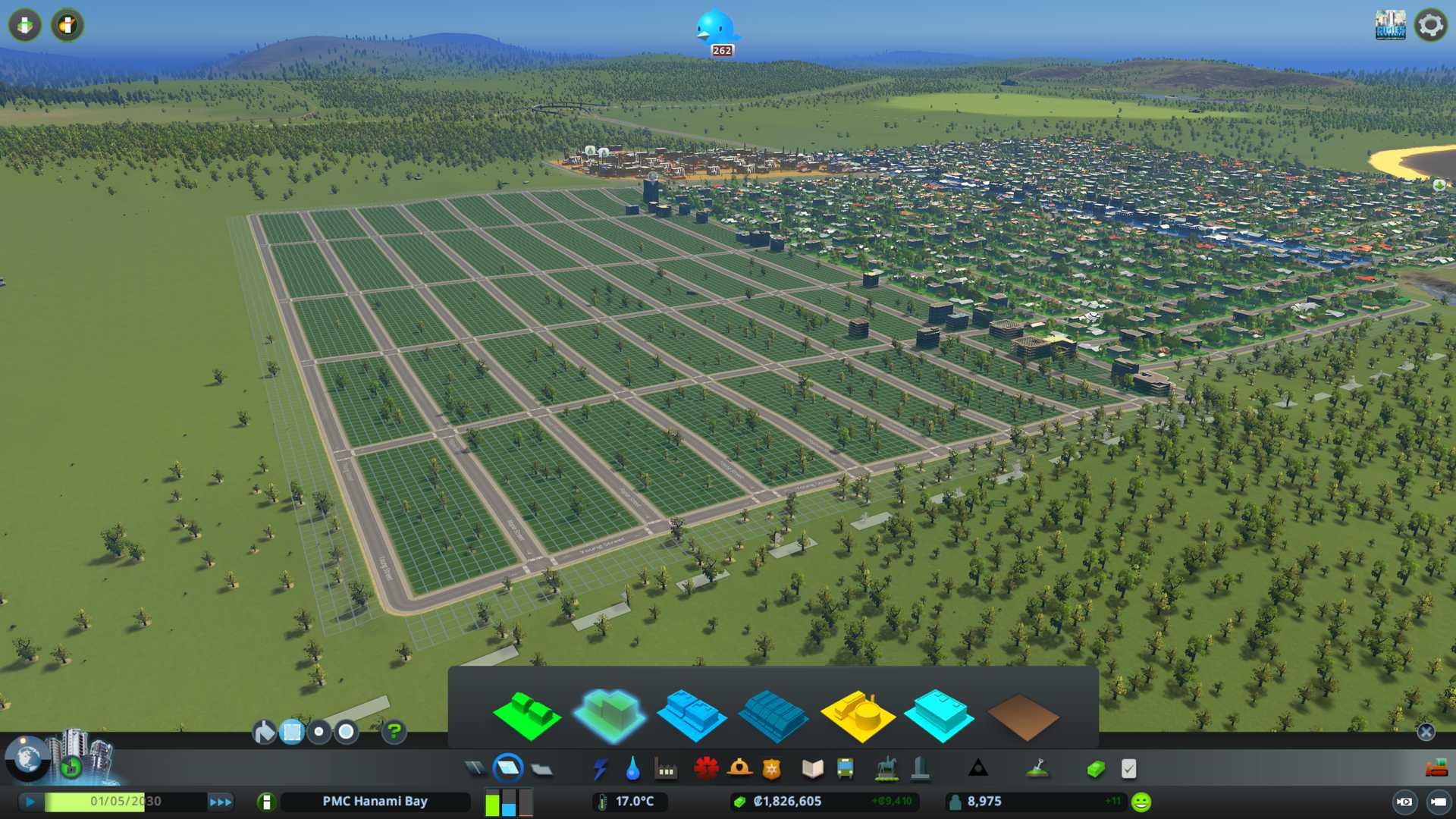Change speed with triple-arrow button
This screenshot has height=819, width=1456.
pyautogui.click(x=220, y=802)
